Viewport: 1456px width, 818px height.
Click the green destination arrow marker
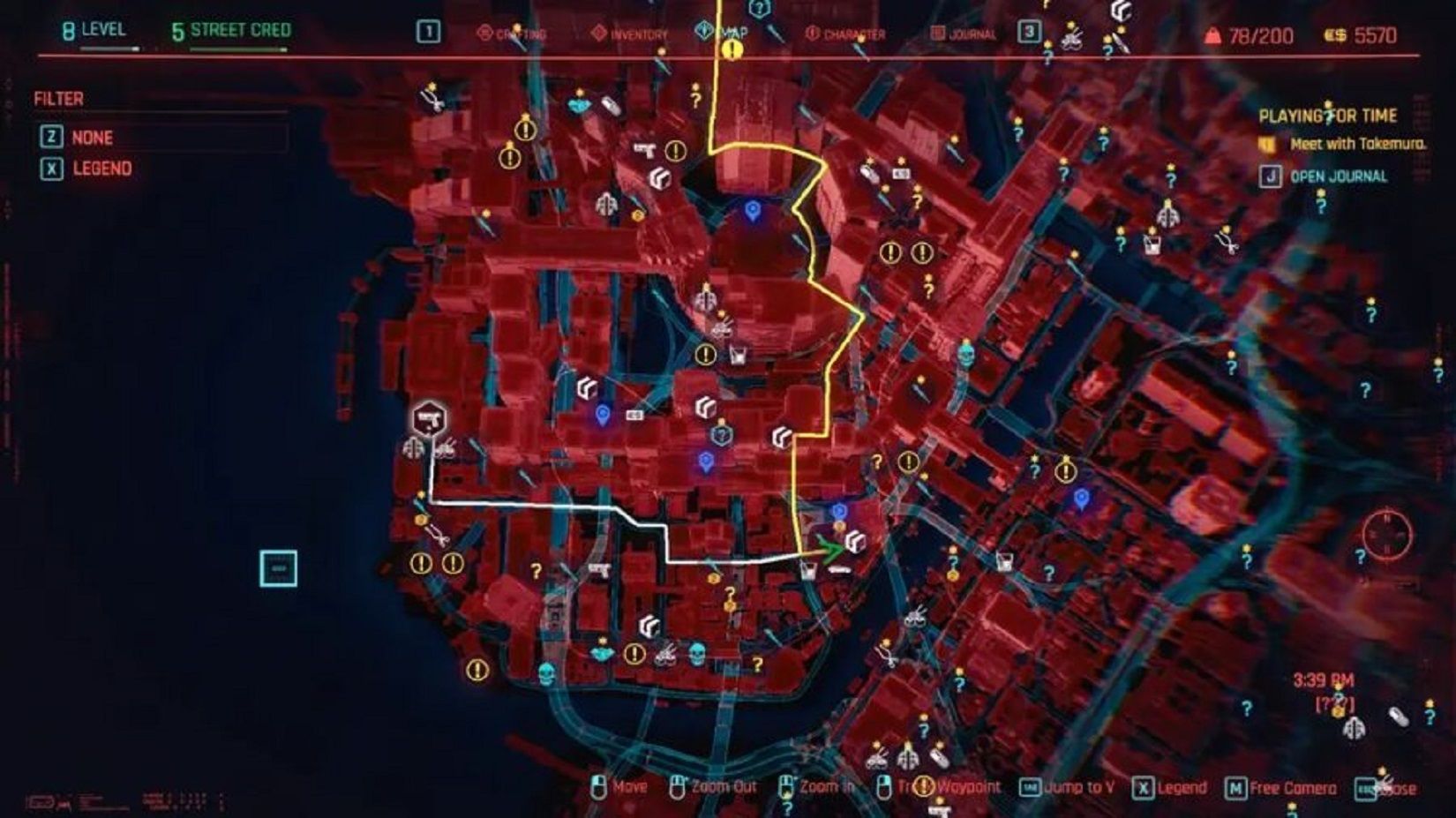(829, 547)
